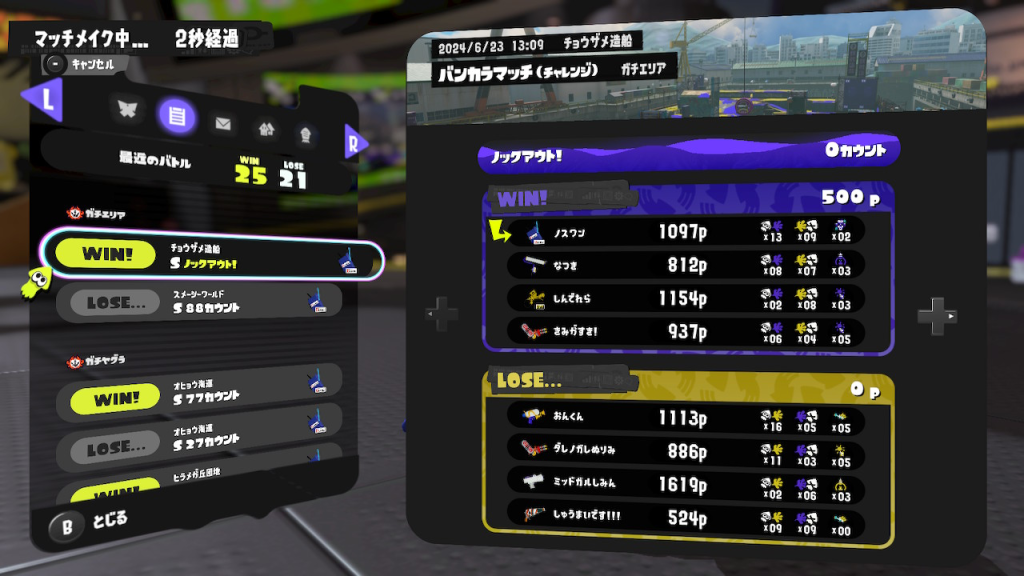Open the スメーシーワールド LOSE battle entry
Image resolution: width=1024 pixels, height=576 pixels.
[x=199, y=301]
